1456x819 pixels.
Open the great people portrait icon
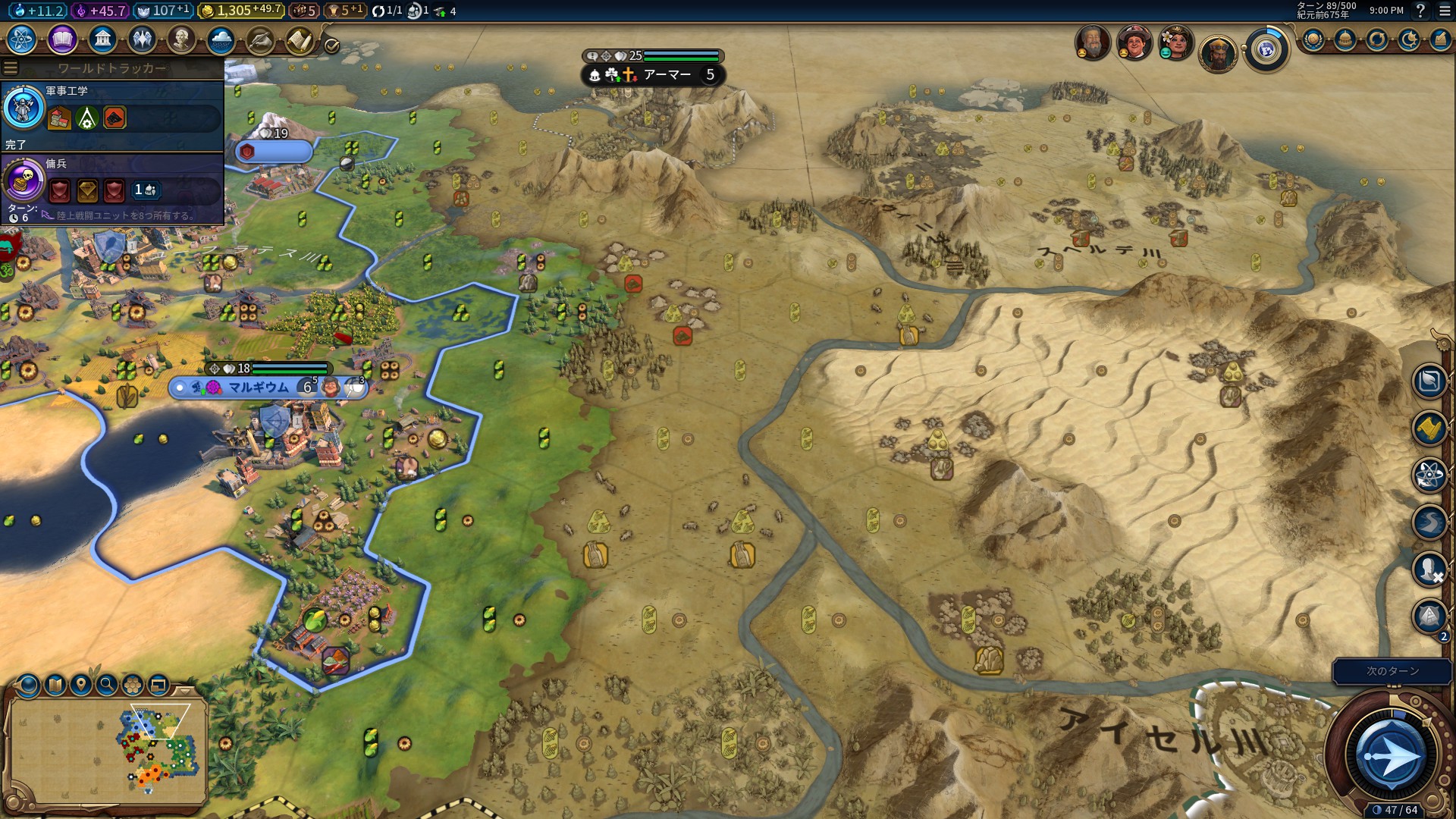(181, 39)
